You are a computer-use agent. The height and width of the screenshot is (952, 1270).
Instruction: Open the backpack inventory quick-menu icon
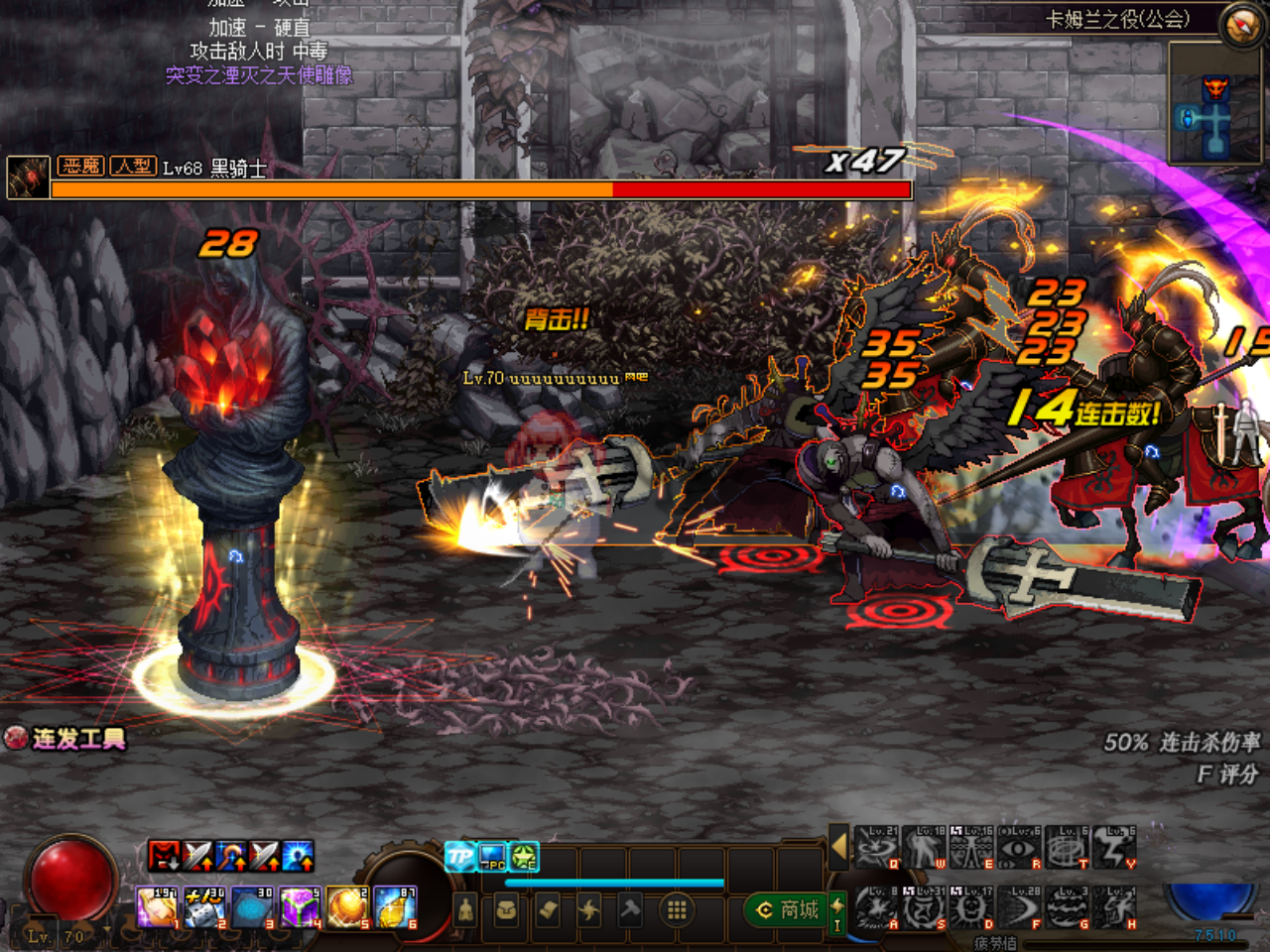pos(506,909)
